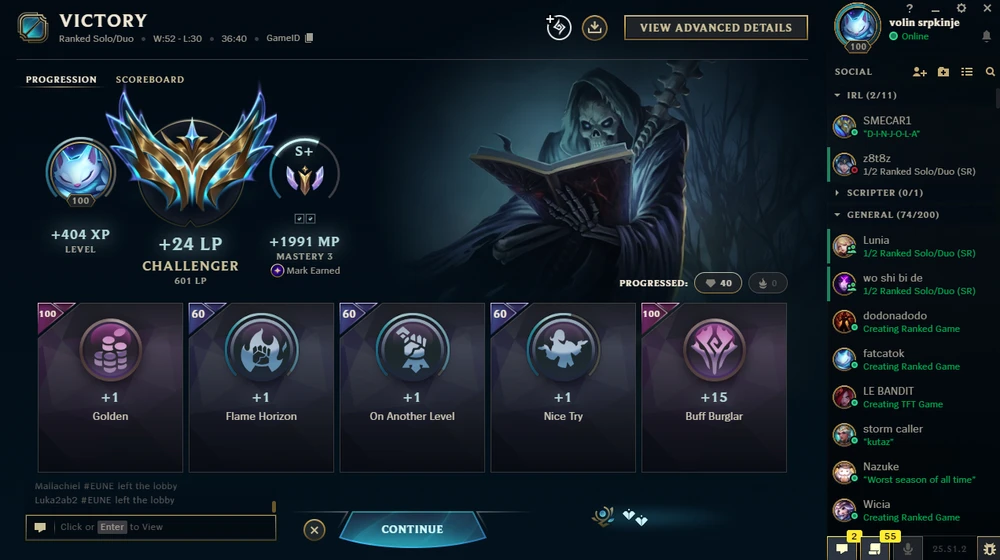This screenshot has width=1000, height=560.
Task: Expand the Scripter friends group
Action: click(837, 192)
